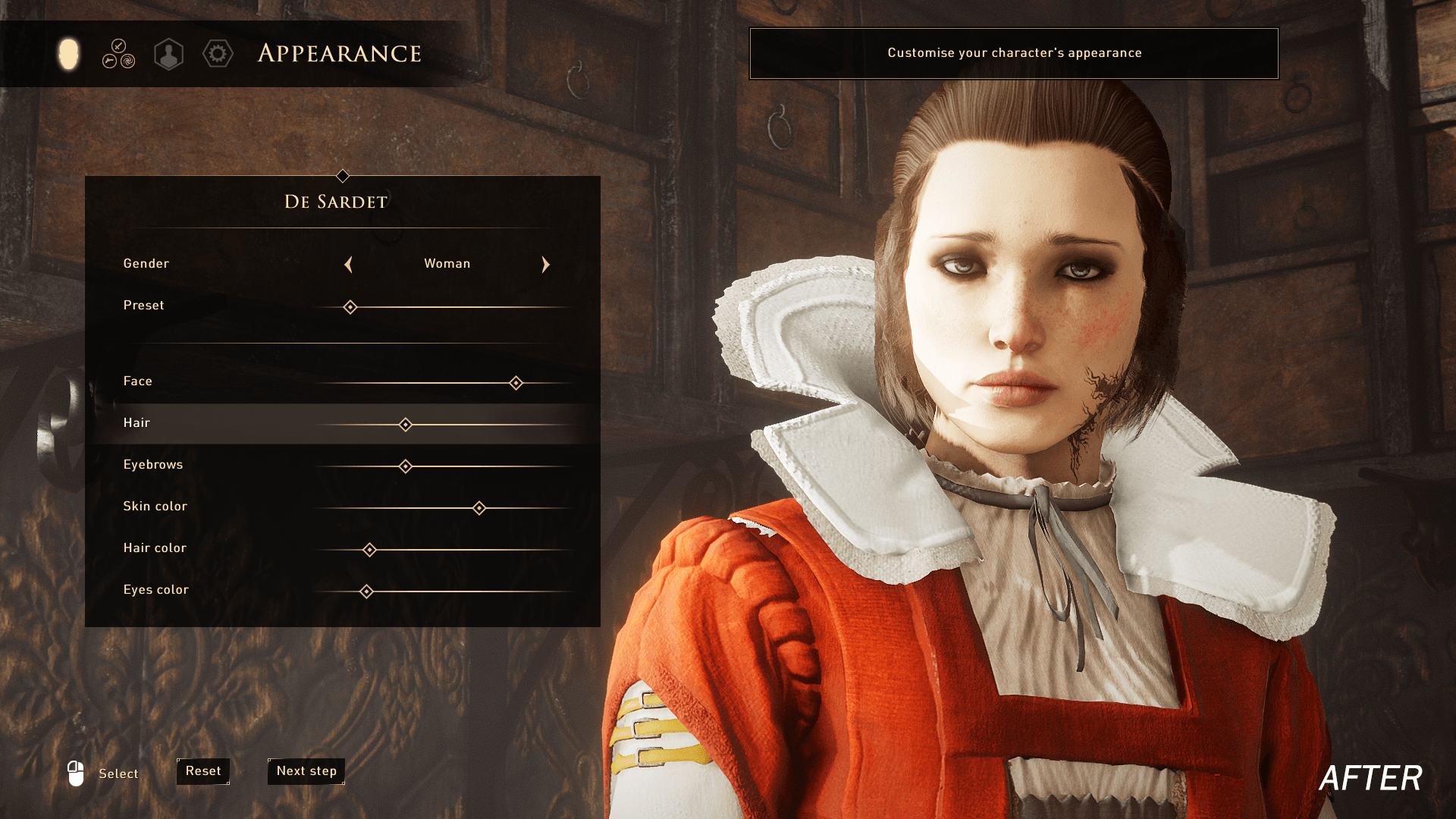Click the Face slider handle
The image size is (1456, 819).
coord(516,383)
